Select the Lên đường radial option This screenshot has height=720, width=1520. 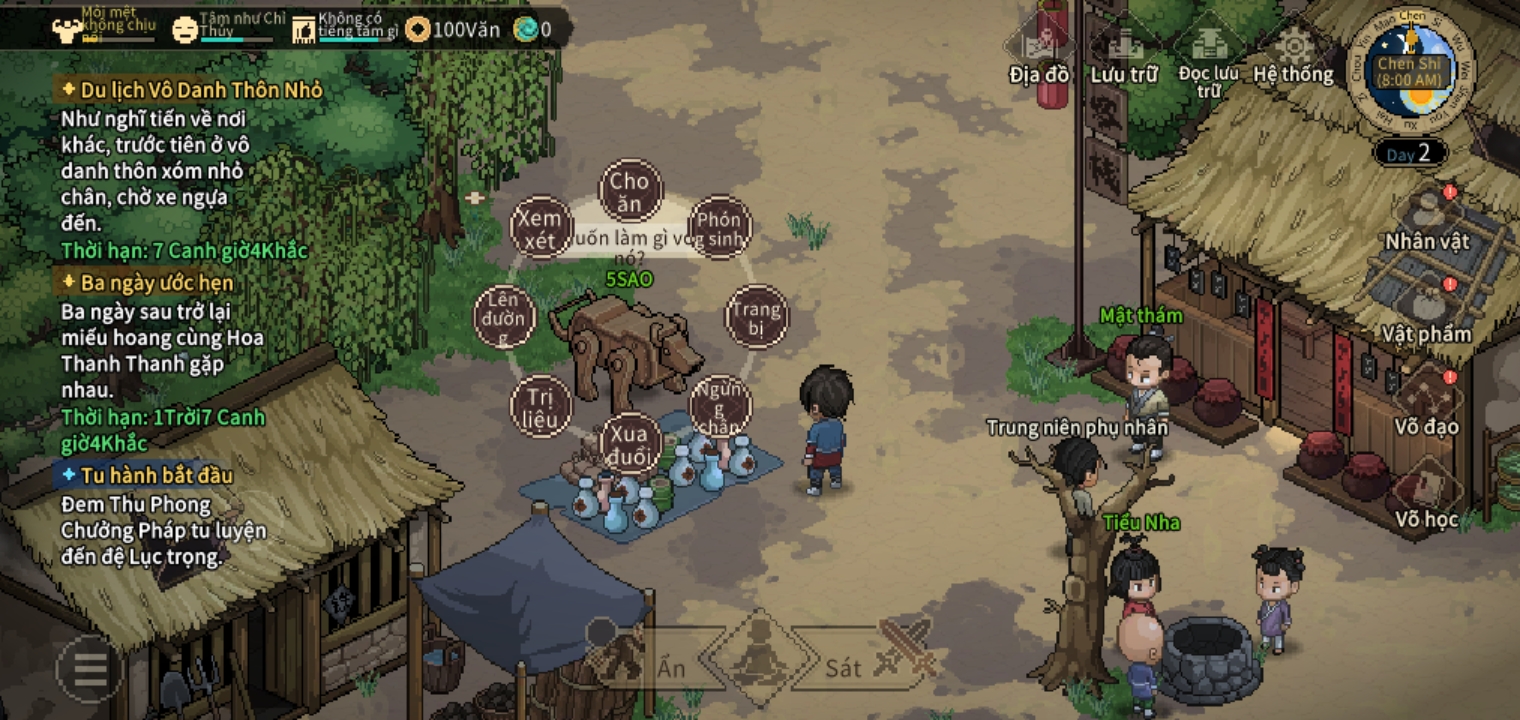[505, 317]
